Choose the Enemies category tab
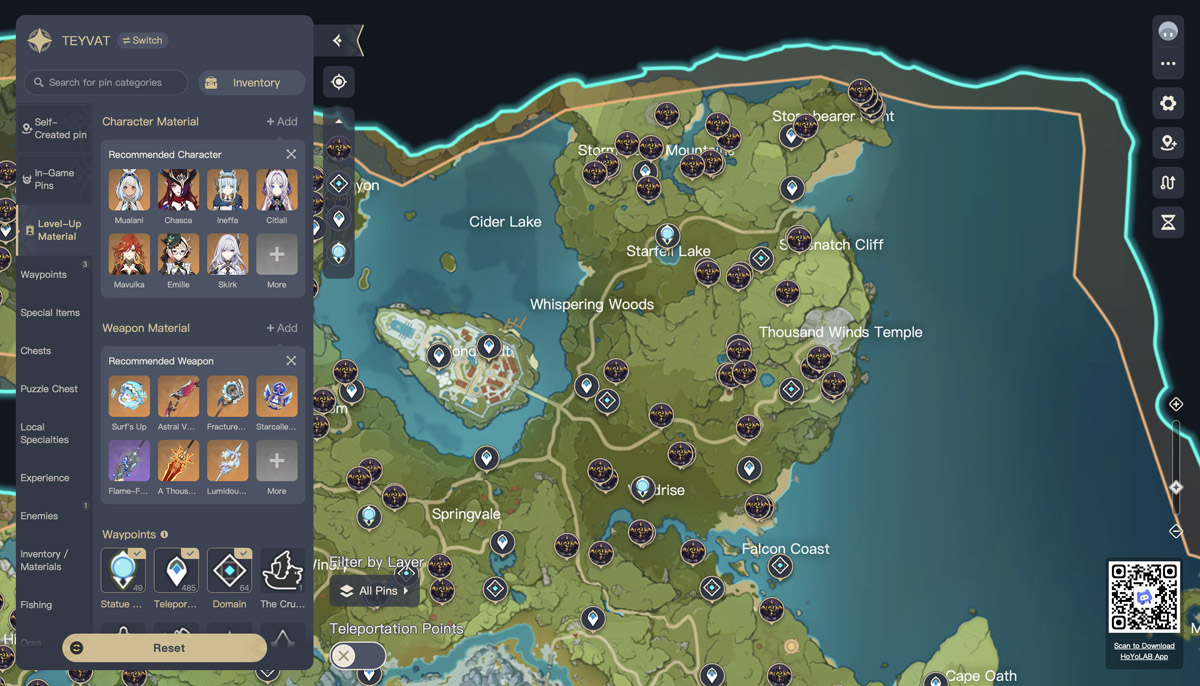 (x=40, y=516)
